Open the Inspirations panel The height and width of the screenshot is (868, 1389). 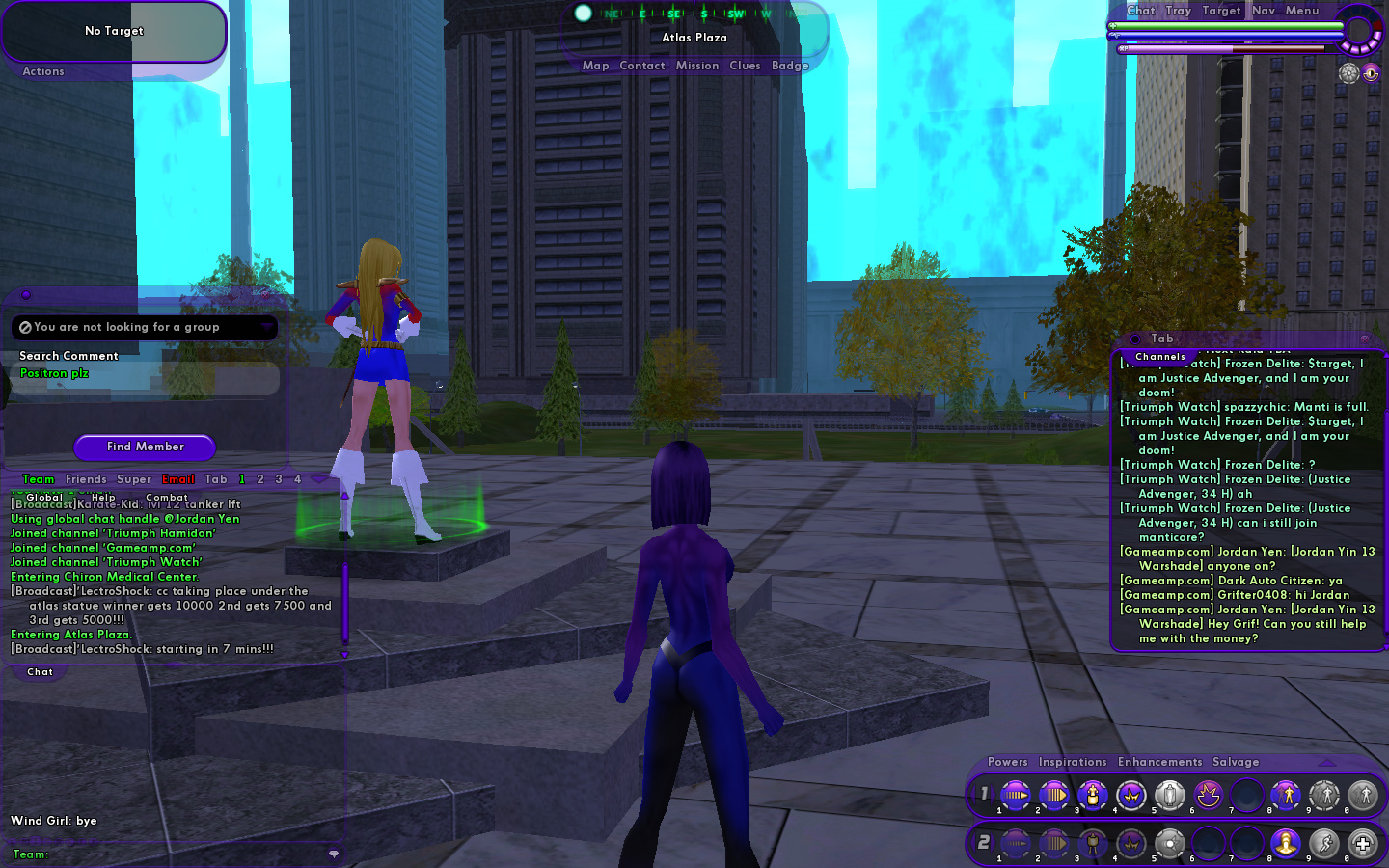(1073, 762)
